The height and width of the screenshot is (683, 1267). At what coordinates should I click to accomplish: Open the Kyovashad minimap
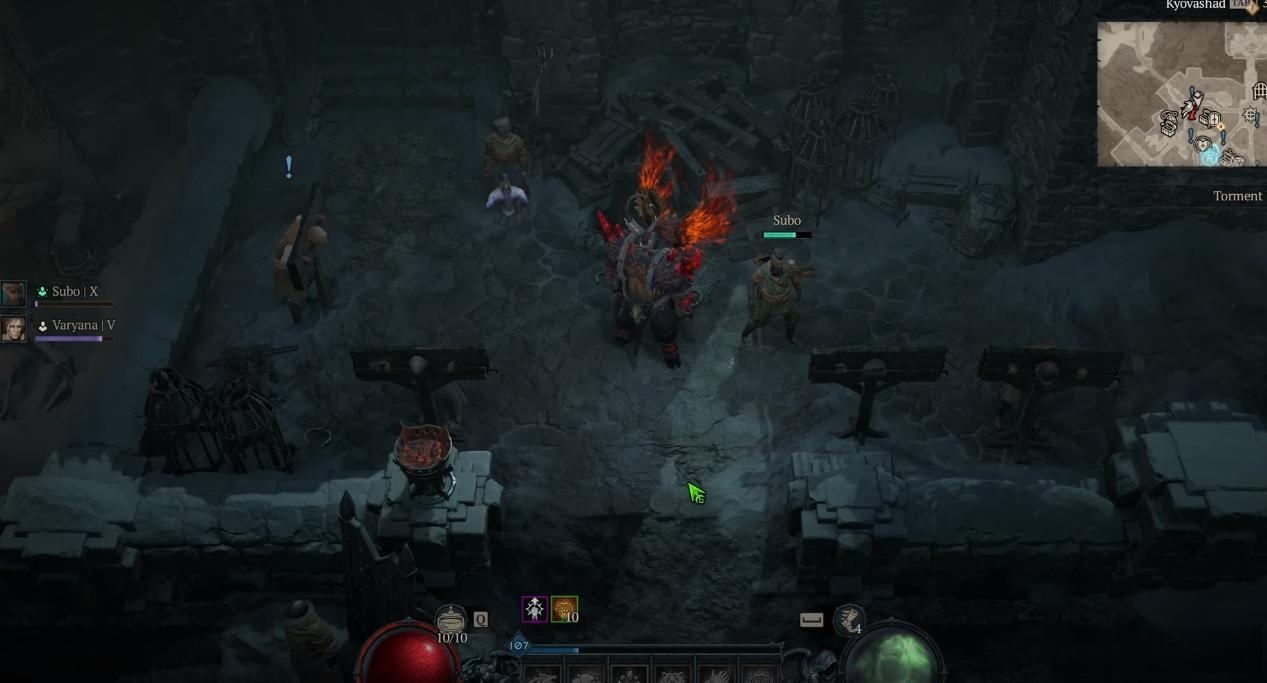1180,94
